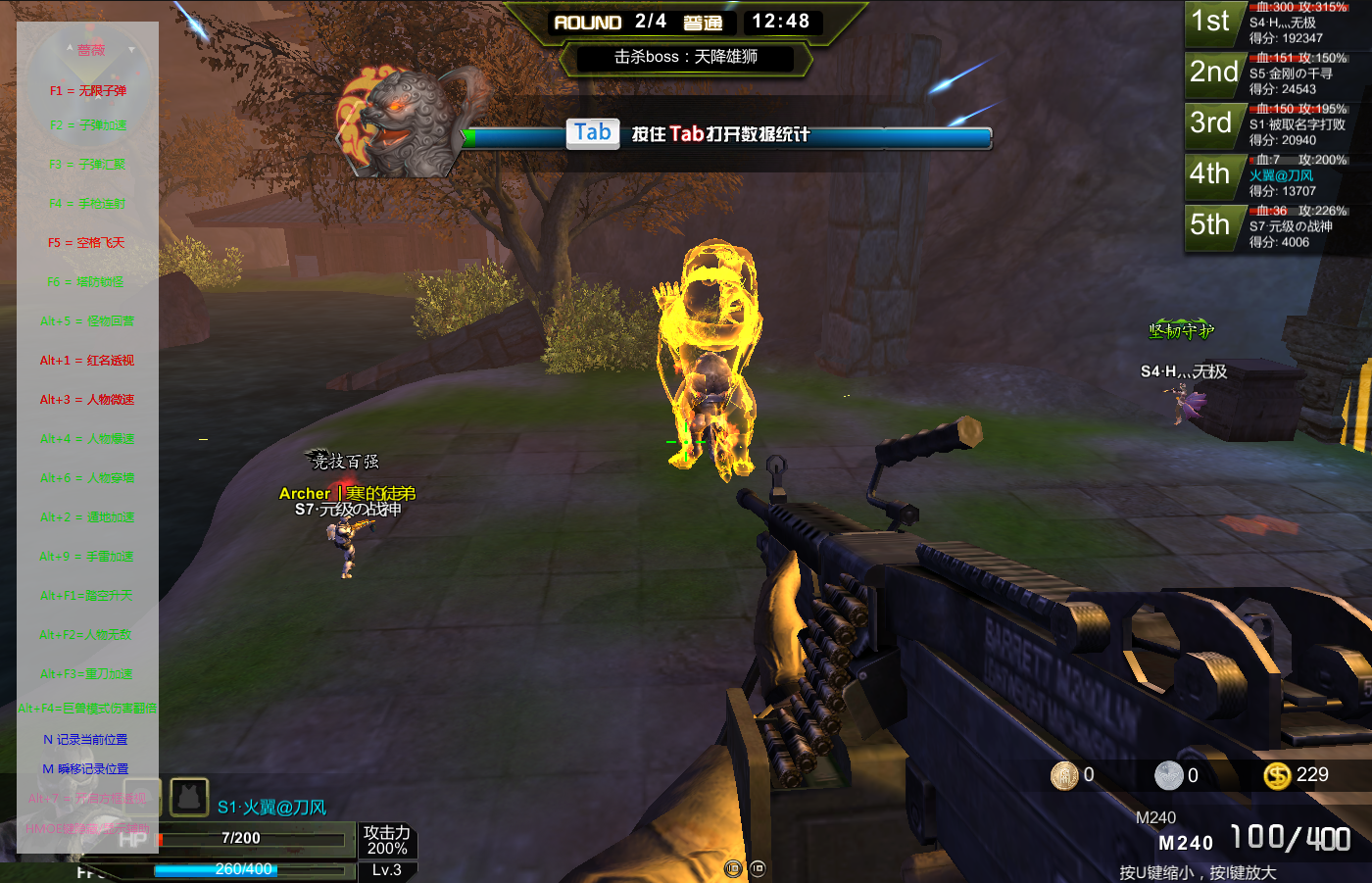Select the M240 weapon label
This screenshot has width=1372, height=883.
click(1186, 843)
